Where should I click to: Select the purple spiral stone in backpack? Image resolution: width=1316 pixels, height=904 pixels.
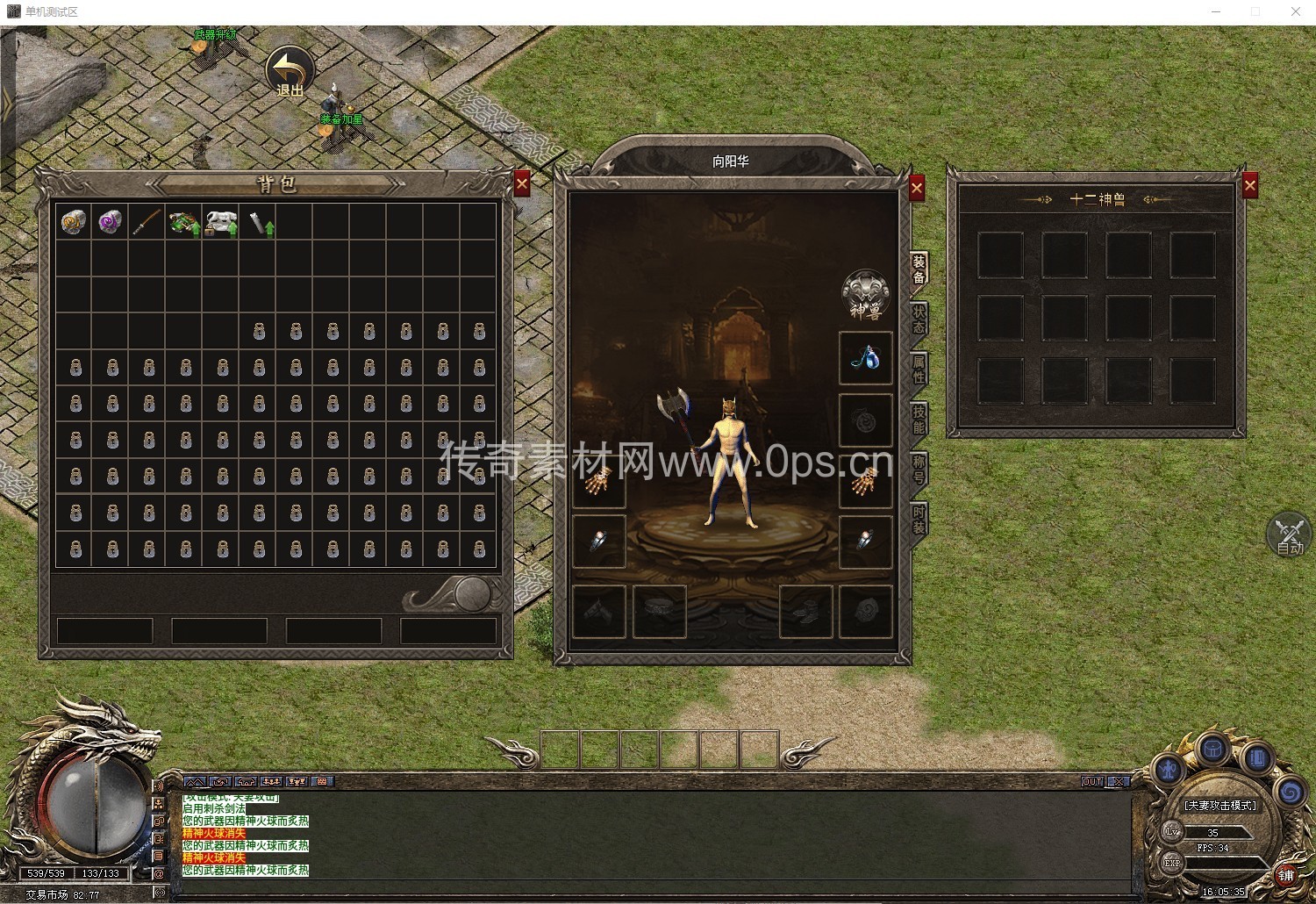110,222
